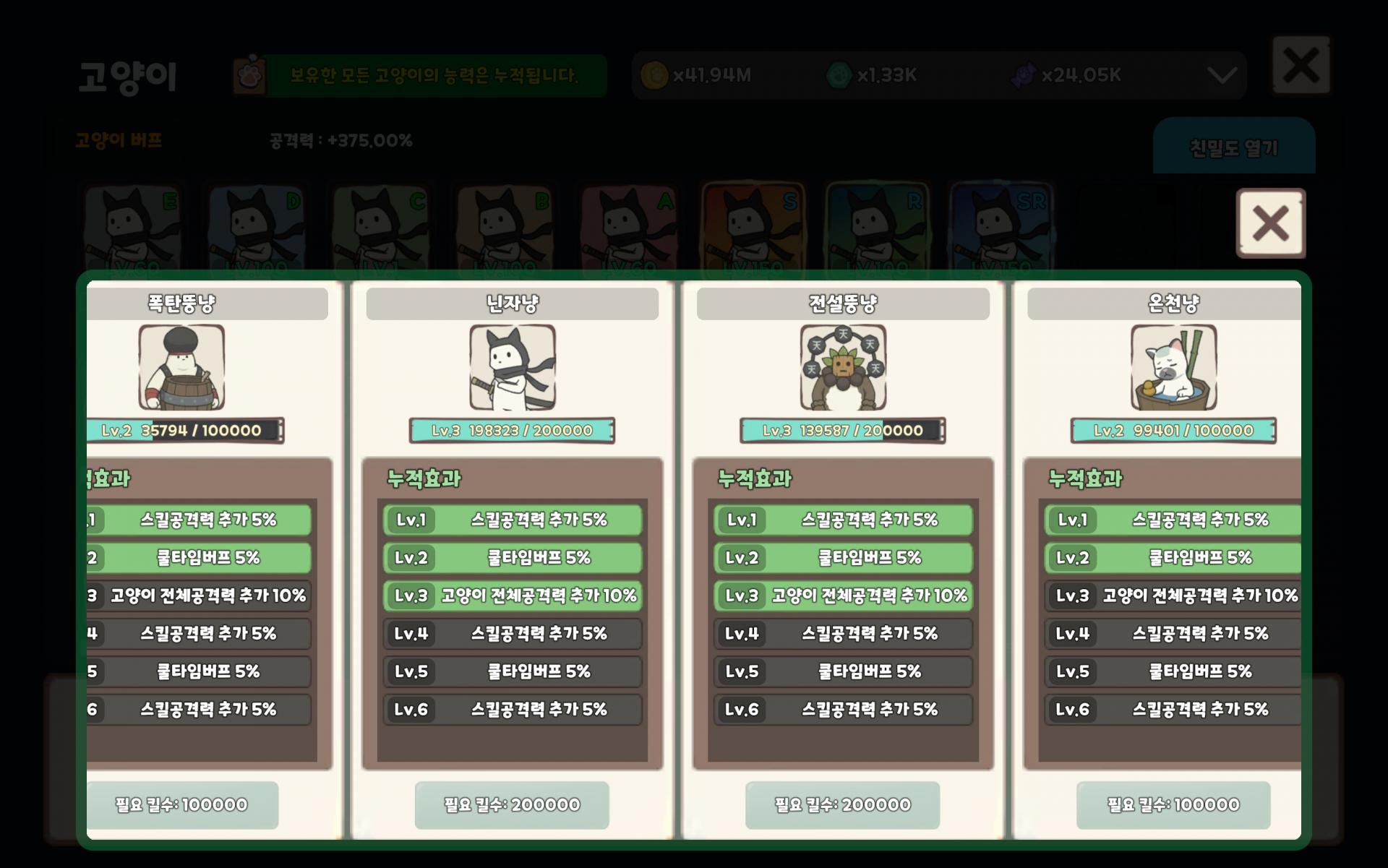
Task: Tap 온천냥's 필요 킬수 100000 button
Action: click(1173, 804)
